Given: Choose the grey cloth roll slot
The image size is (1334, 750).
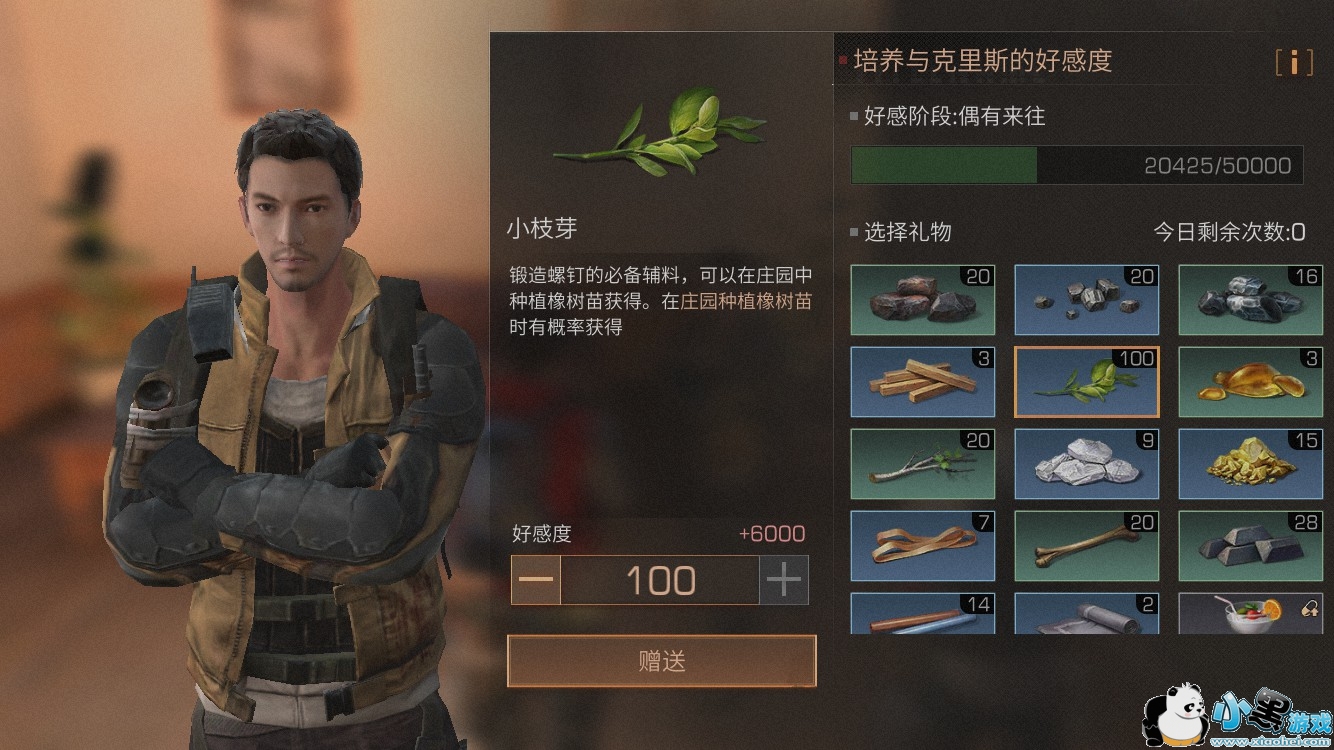Looking at the screenshot, I should (x=1087, y=613).
